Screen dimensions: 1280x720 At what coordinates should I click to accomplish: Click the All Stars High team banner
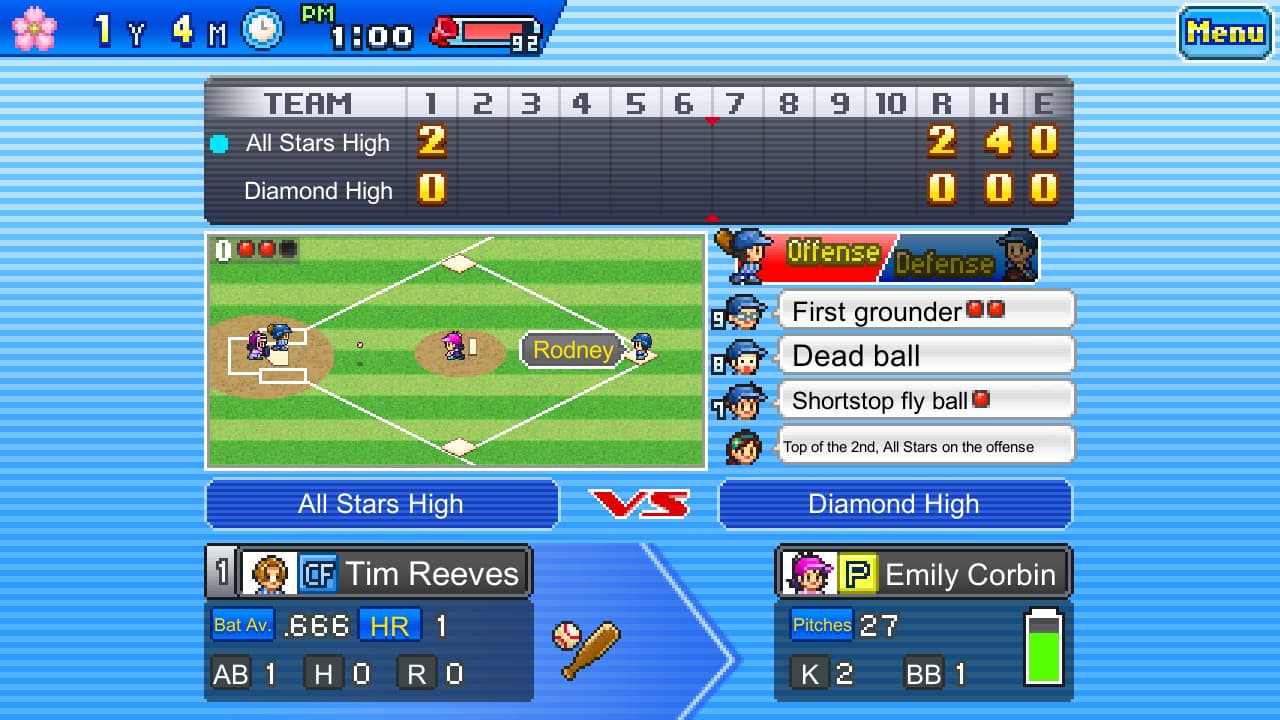(381, 504)
